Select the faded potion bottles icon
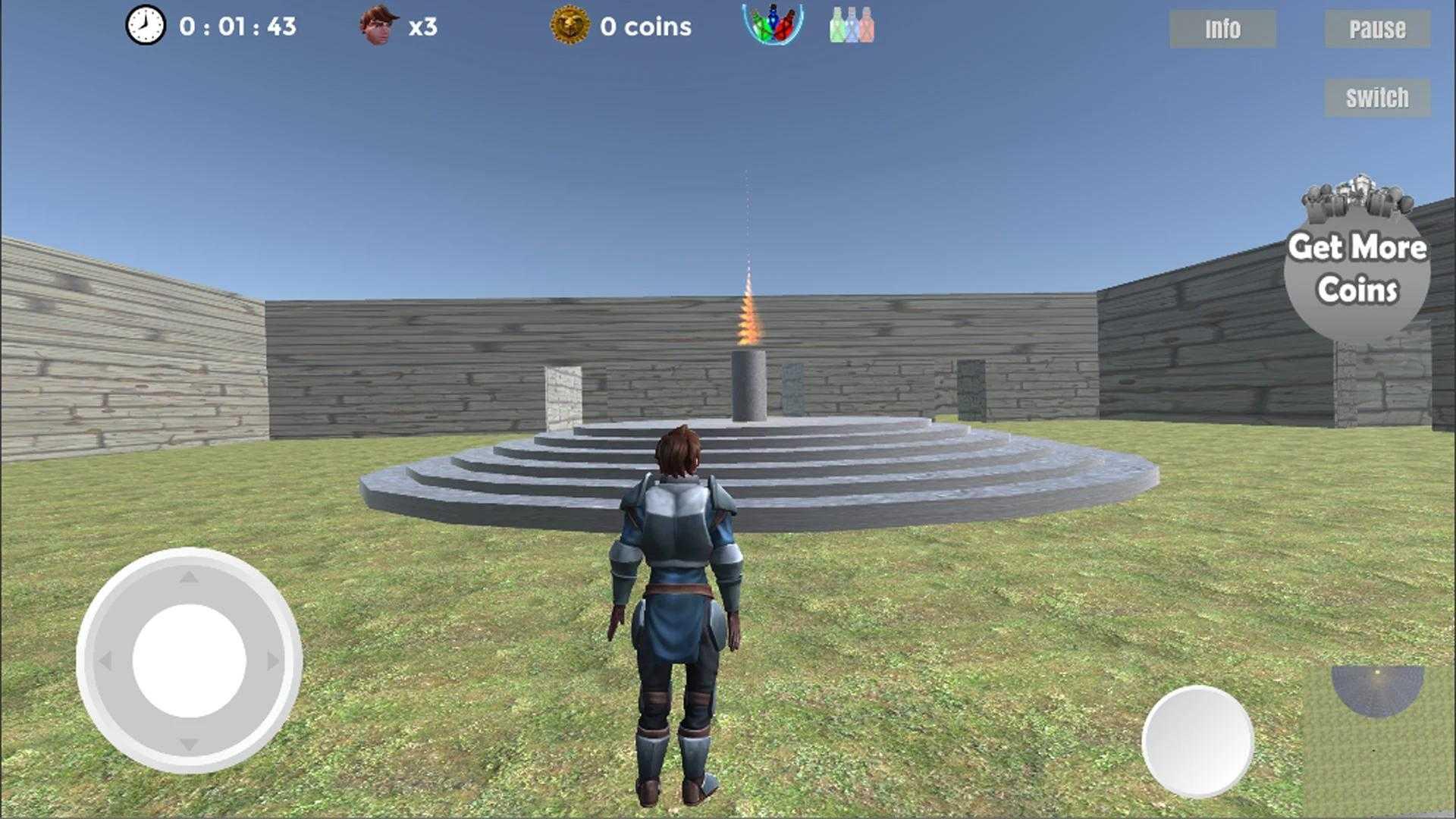This screenshot has width=1456, height=819. [852, 26]
